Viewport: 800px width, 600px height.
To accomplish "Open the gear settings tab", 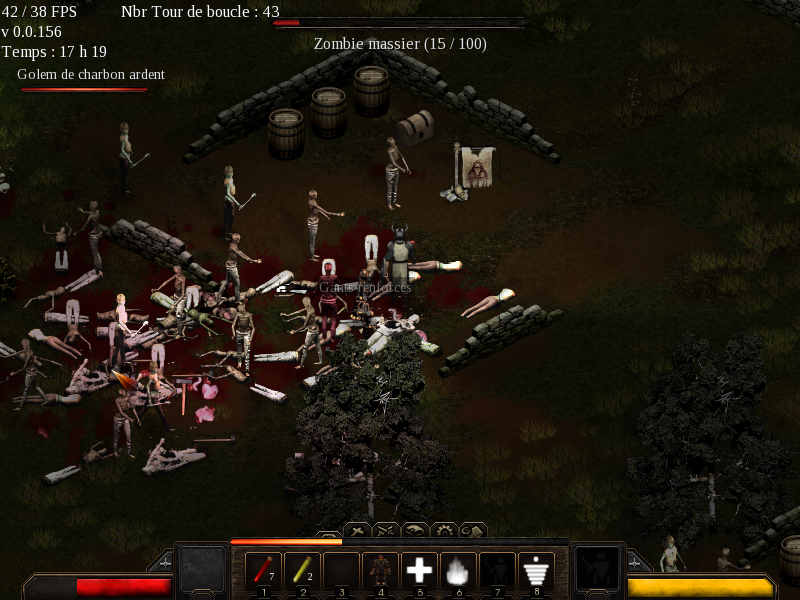I will [x=444, y=530].
